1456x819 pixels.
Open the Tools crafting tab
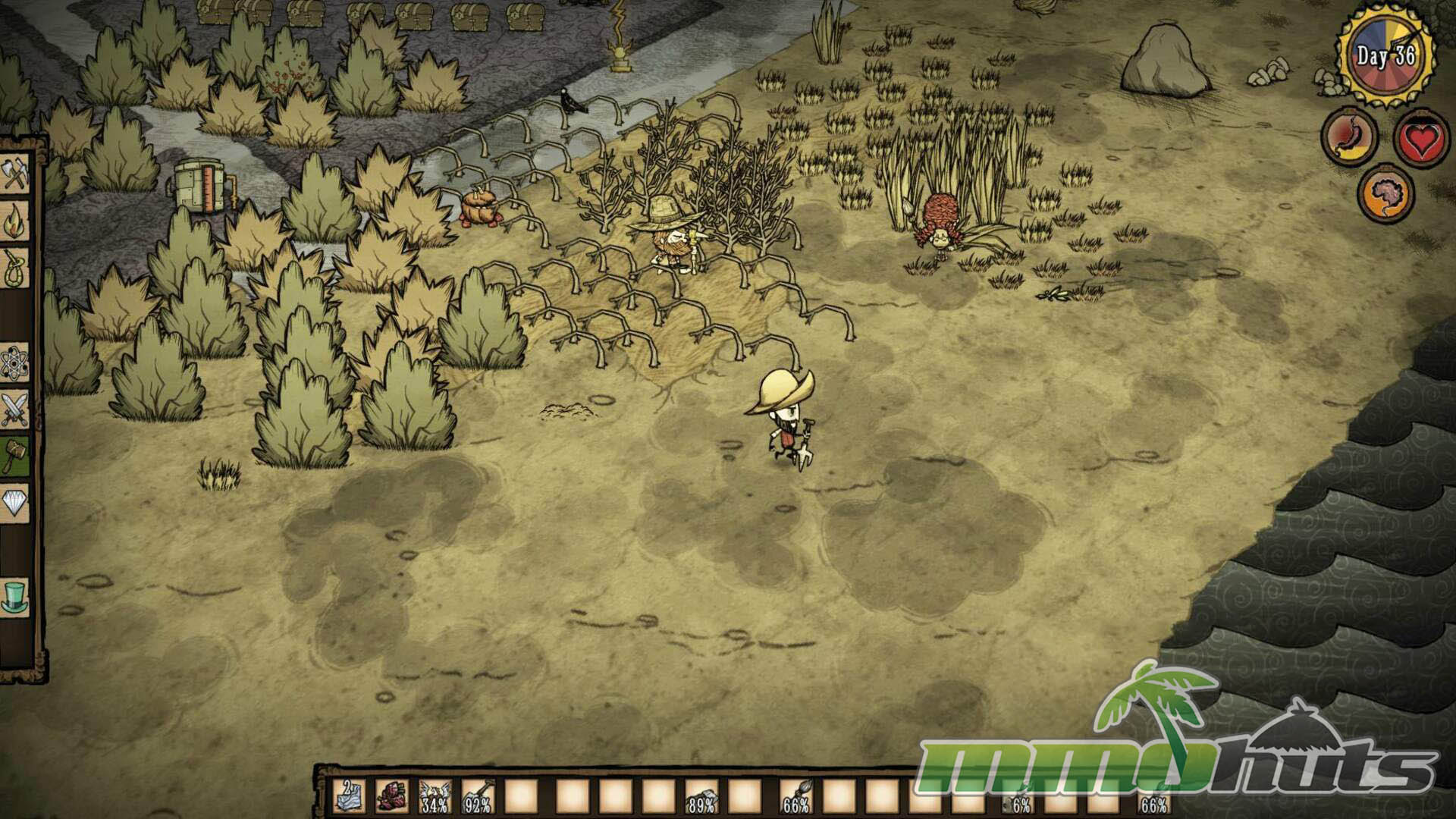(15, 174)
